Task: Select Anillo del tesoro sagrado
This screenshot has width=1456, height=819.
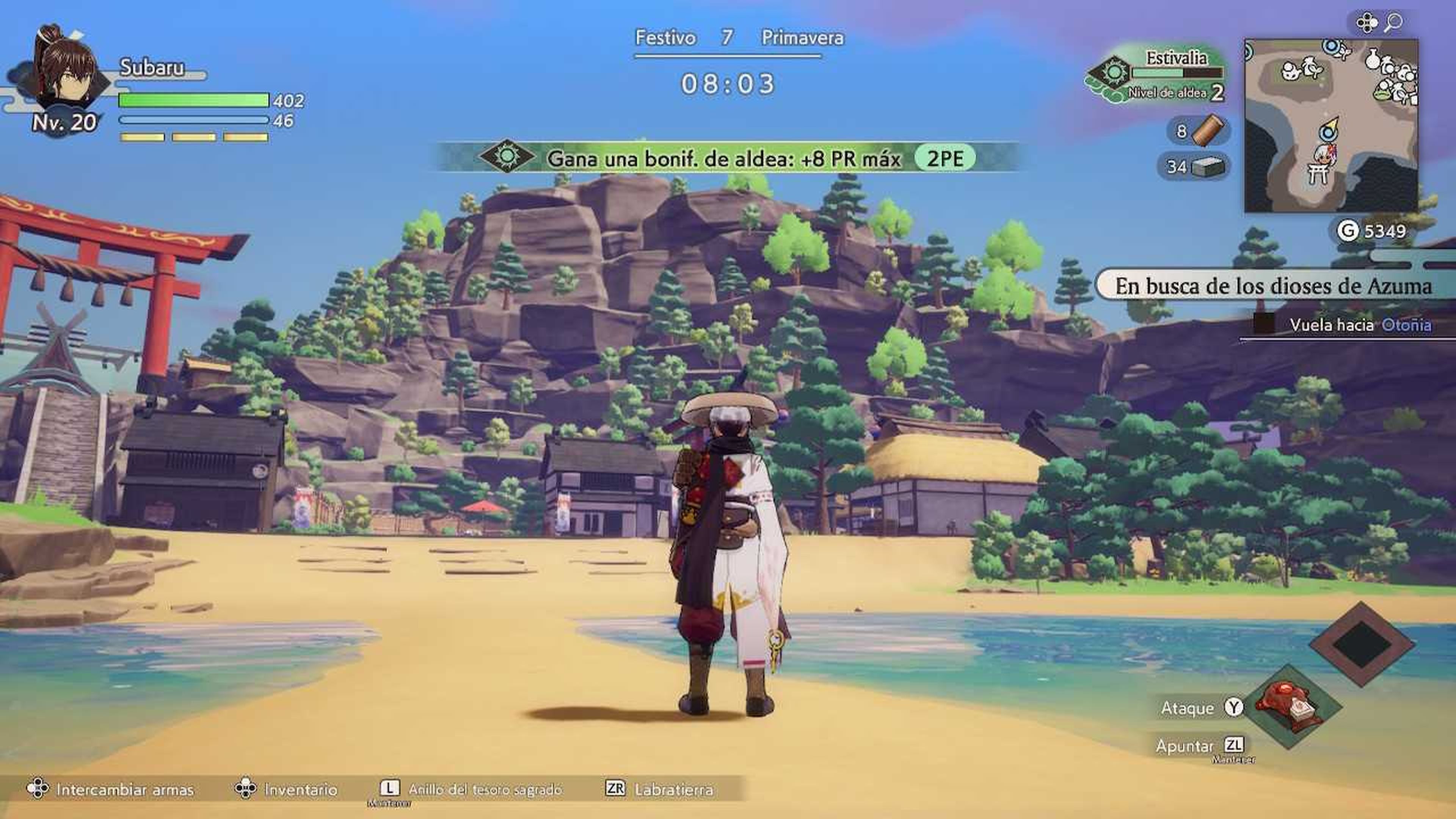Action: point(485,789)
